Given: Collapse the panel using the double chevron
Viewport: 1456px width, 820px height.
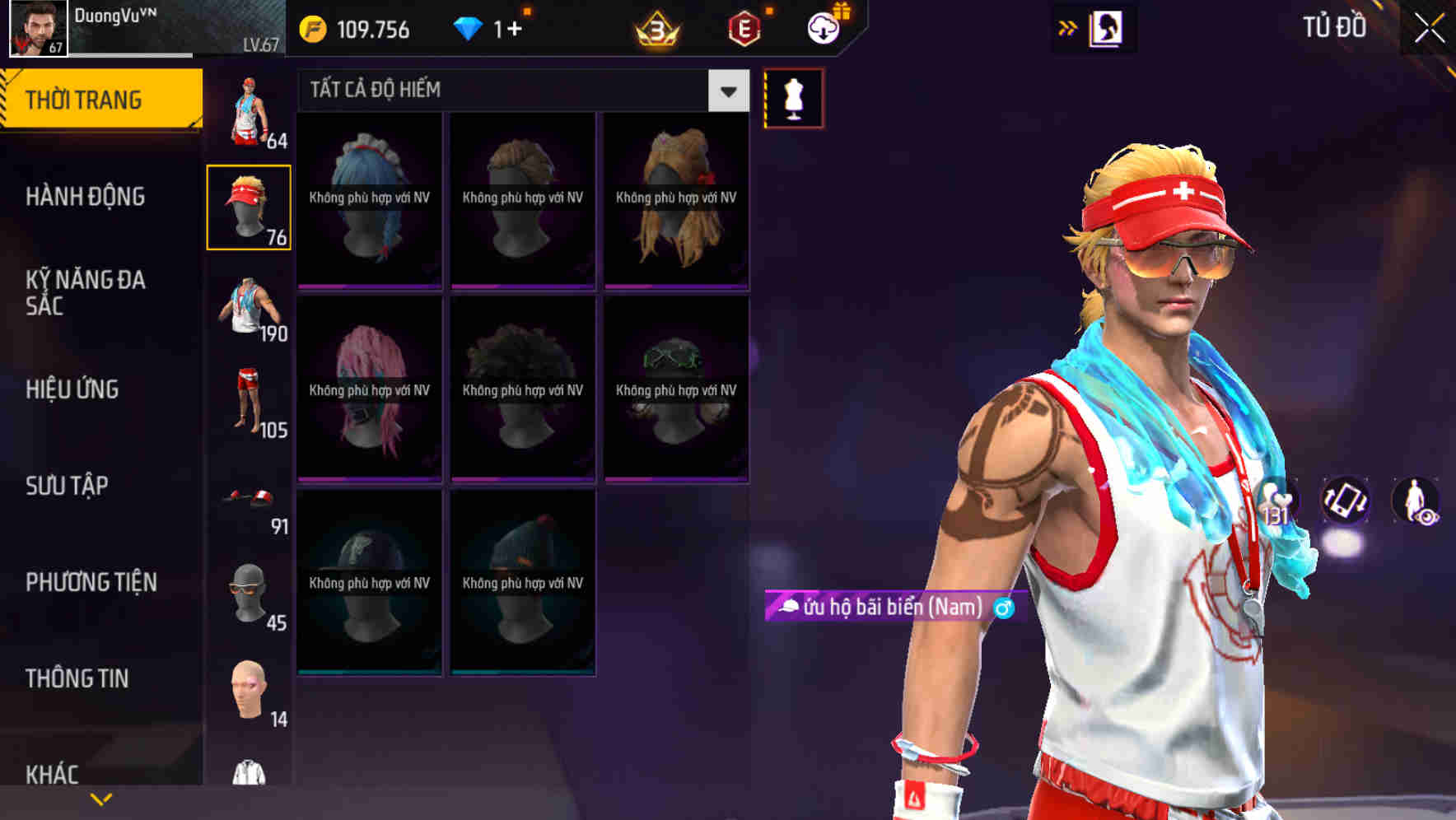Looking at the screenshot, I should click(1067, 26).
